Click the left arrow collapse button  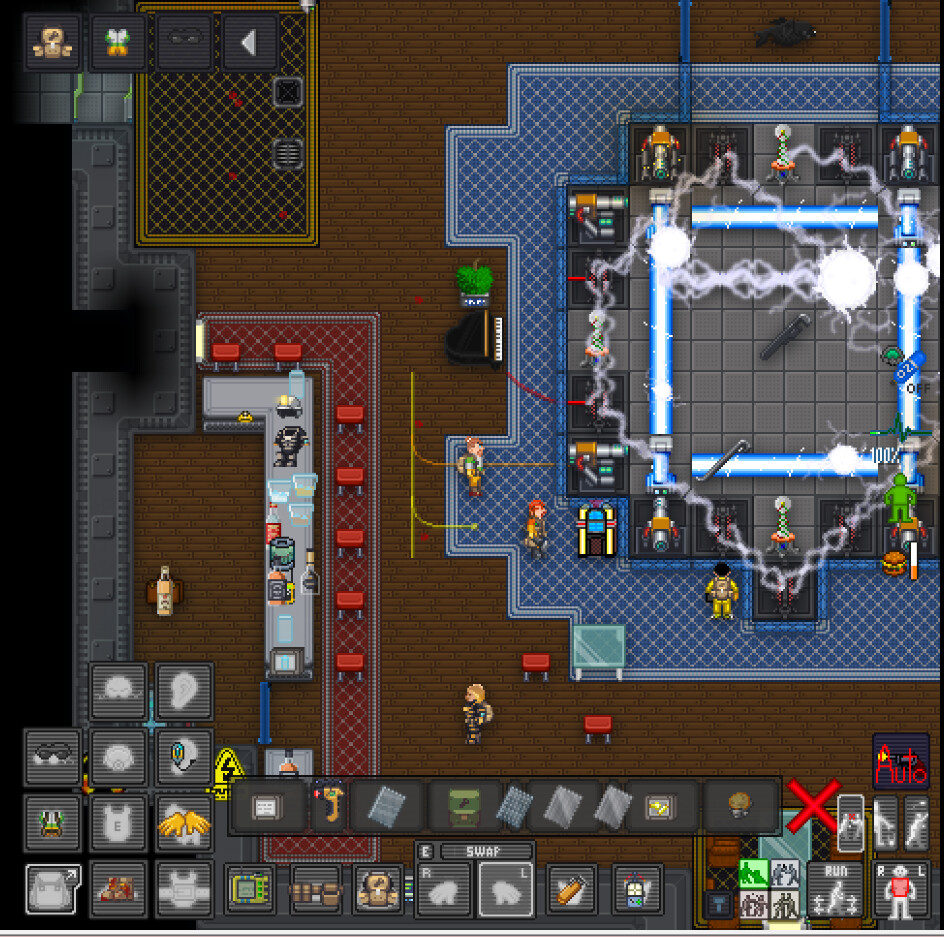coord(249,43)
